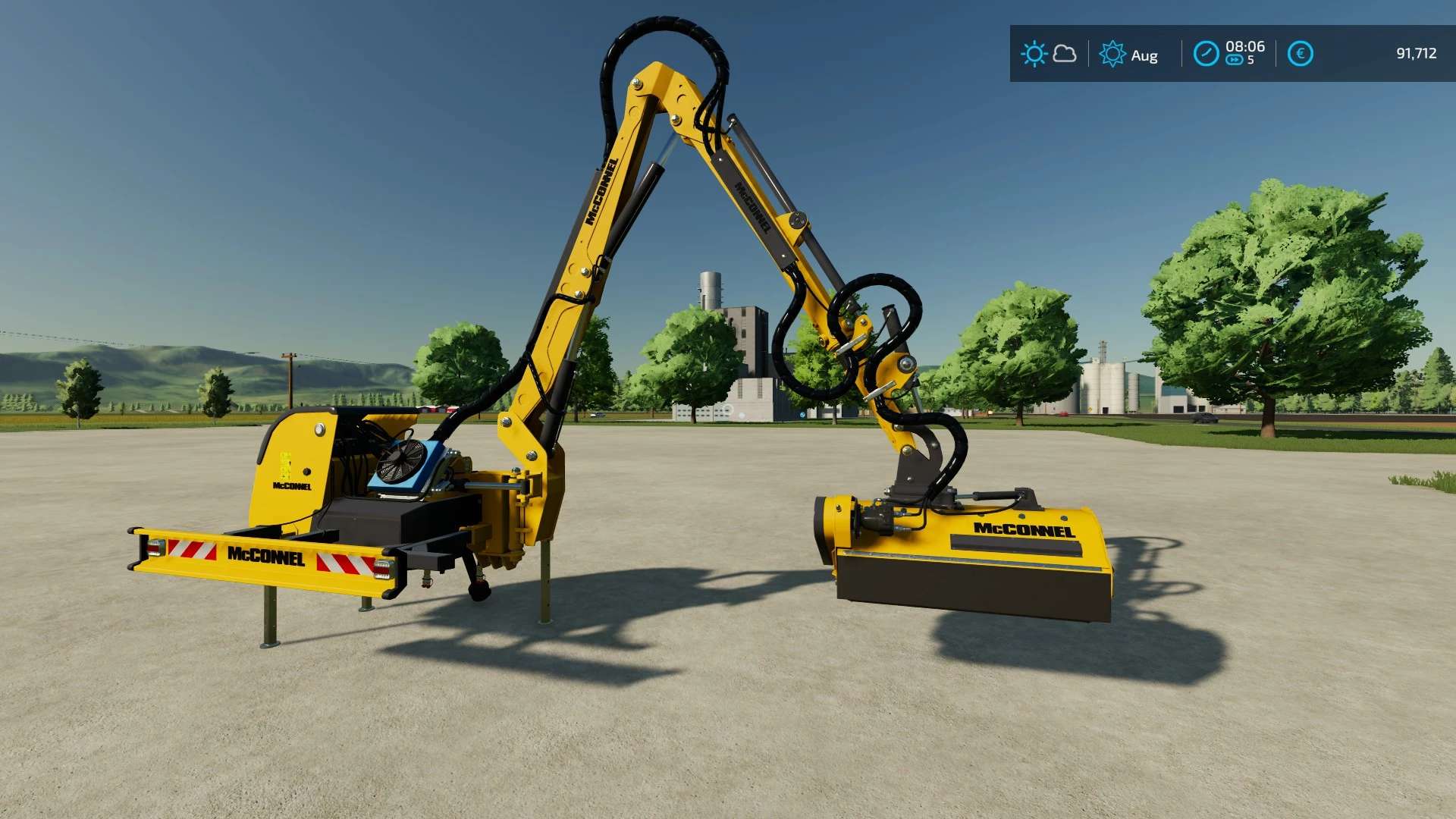Image resolution: width=1456 pixels, height=819 pixels.
Task: Select the August season icon
Action: pos(1112,54)
